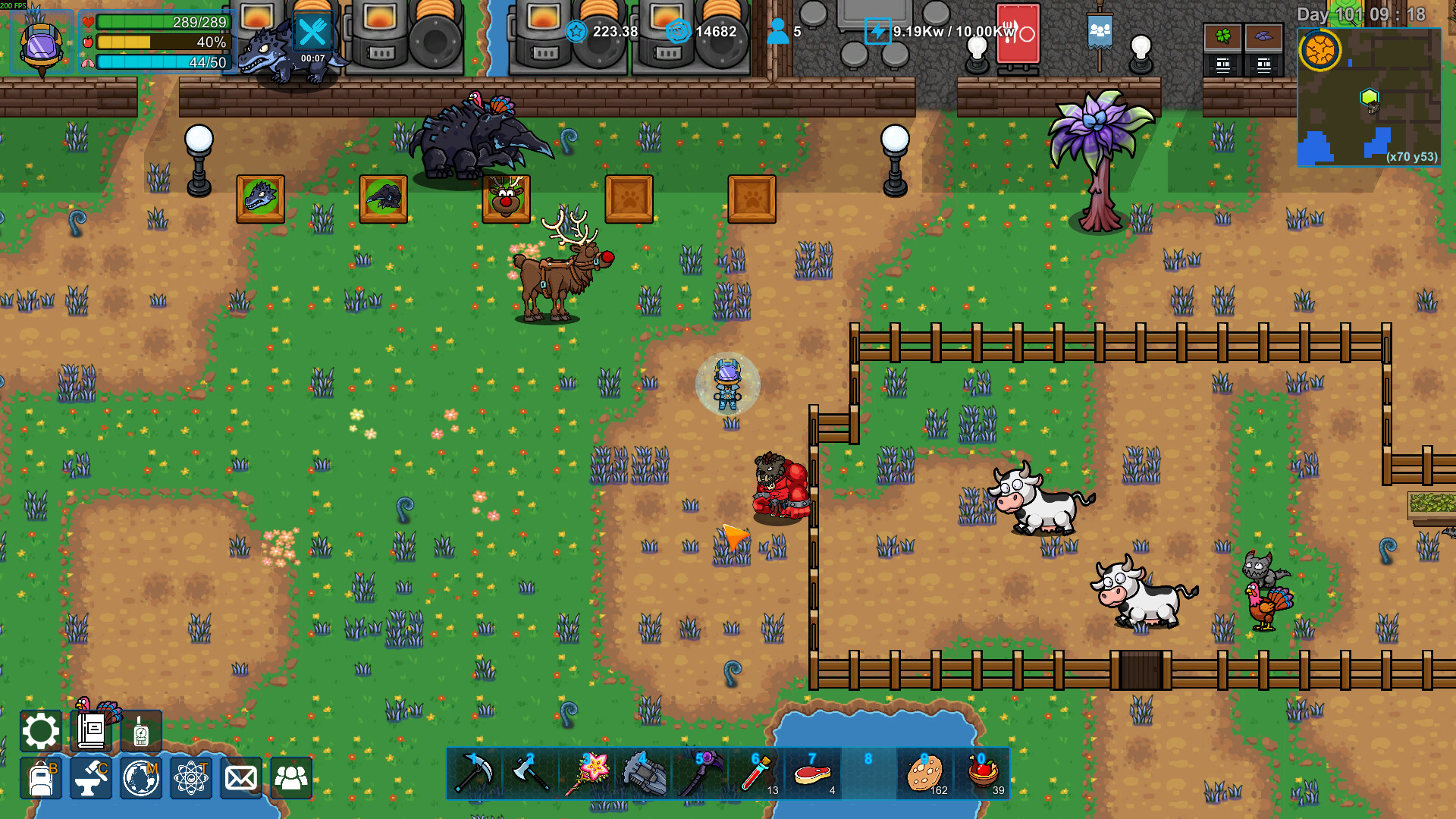Select the axe in hotbar slot 2
The image size is (1456, 819).
tap(531, 773)
